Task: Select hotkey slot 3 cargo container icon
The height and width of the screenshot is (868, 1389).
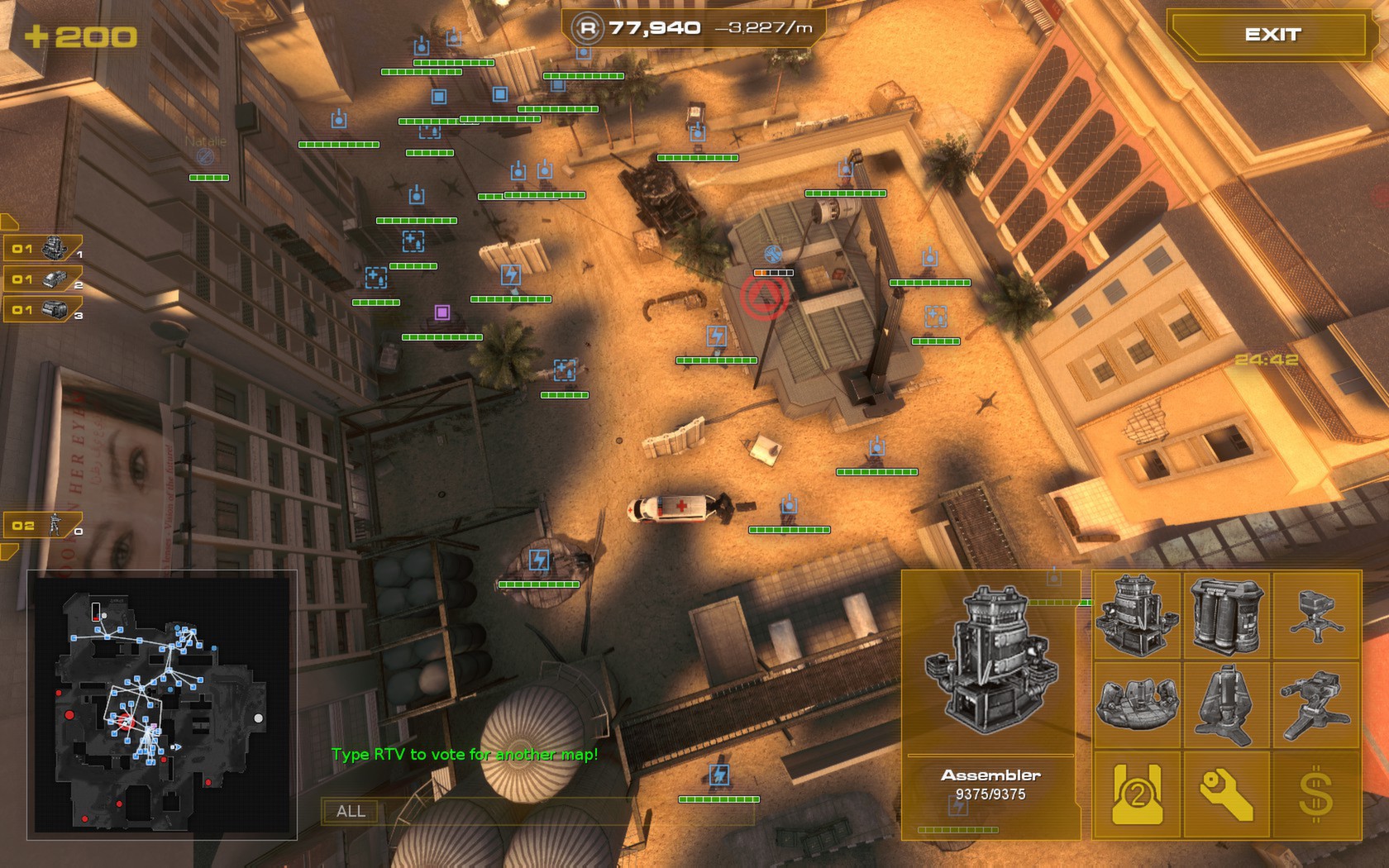Action: (x=53, y=311)
